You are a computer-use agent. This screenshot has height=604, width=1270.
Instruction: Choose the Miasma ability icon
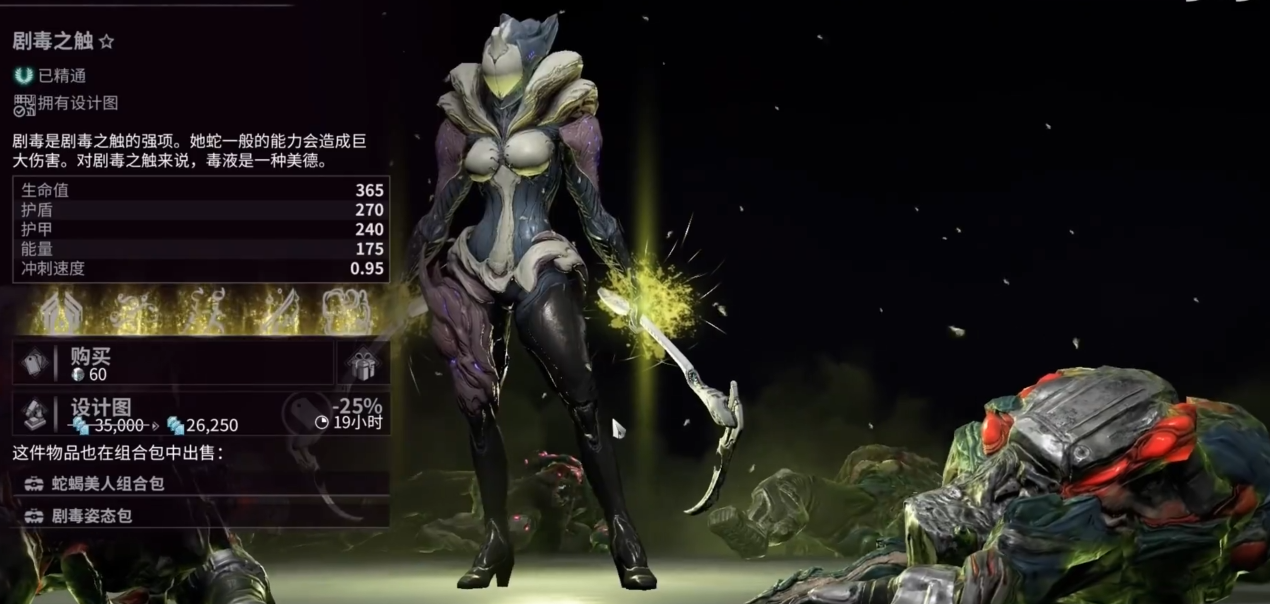tap(343, 310)
